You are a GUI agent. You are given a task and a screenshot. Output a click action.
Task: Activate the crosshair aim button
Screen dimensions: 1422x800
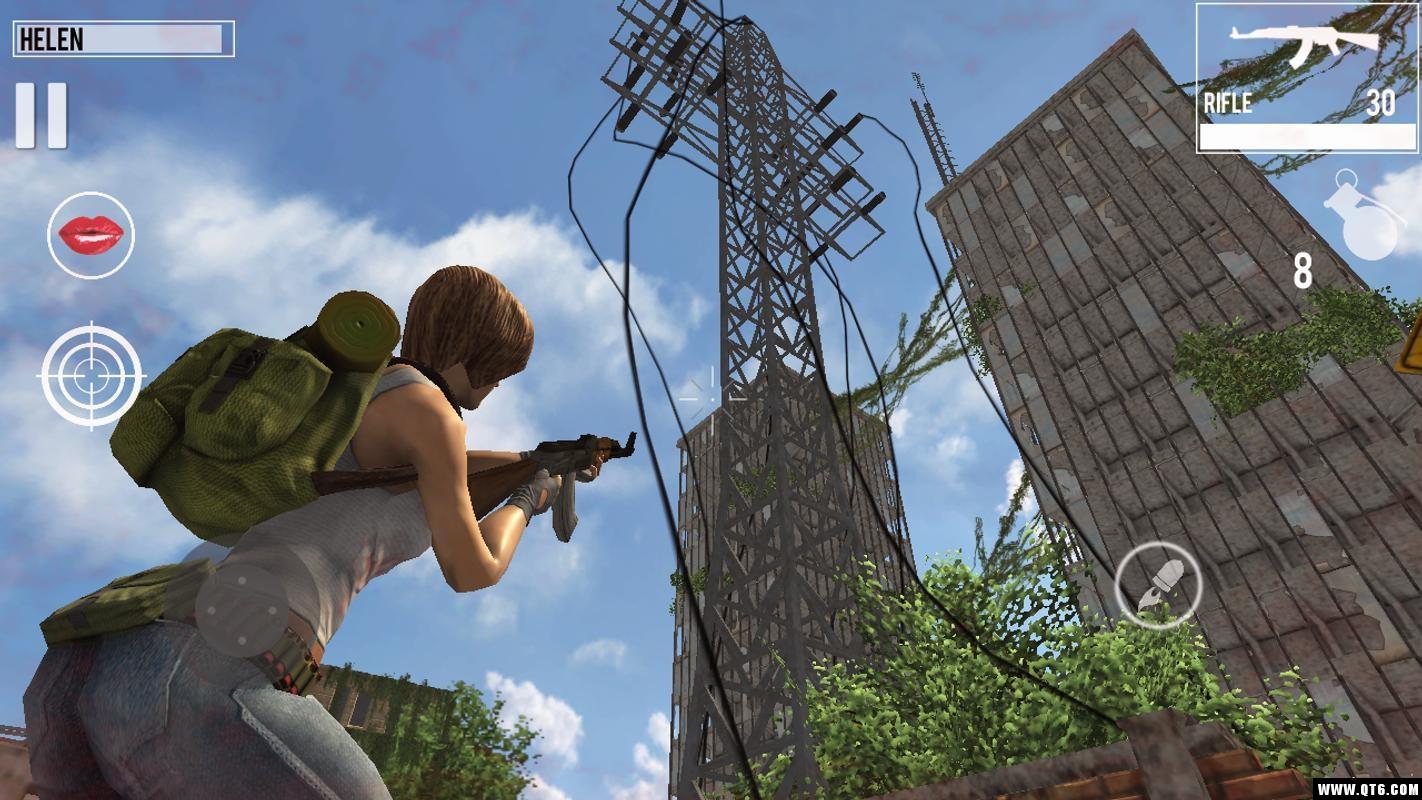tap(91, 375)
